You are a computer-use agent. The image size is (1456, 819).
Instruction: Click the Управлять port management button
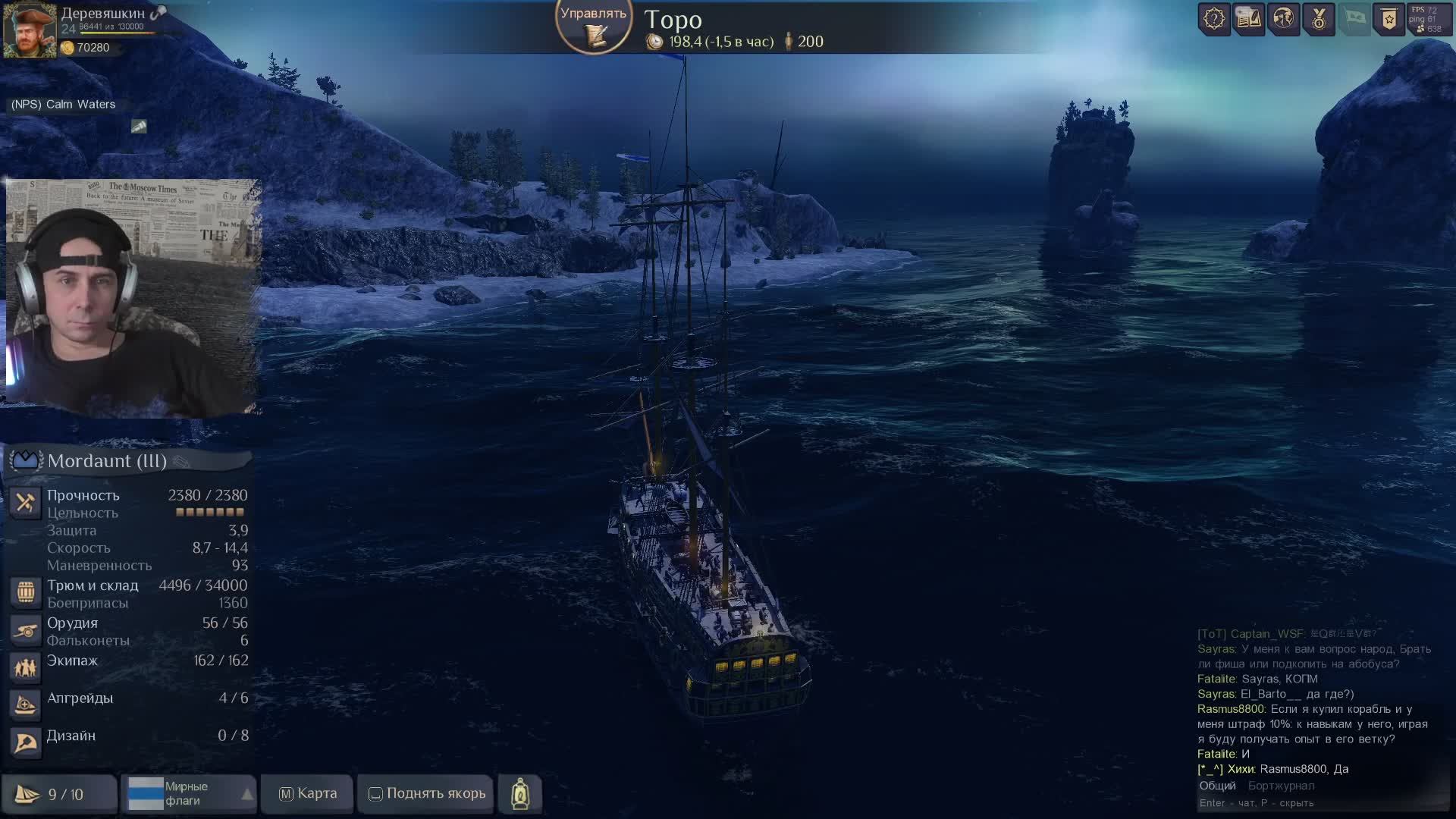point(594,25)
